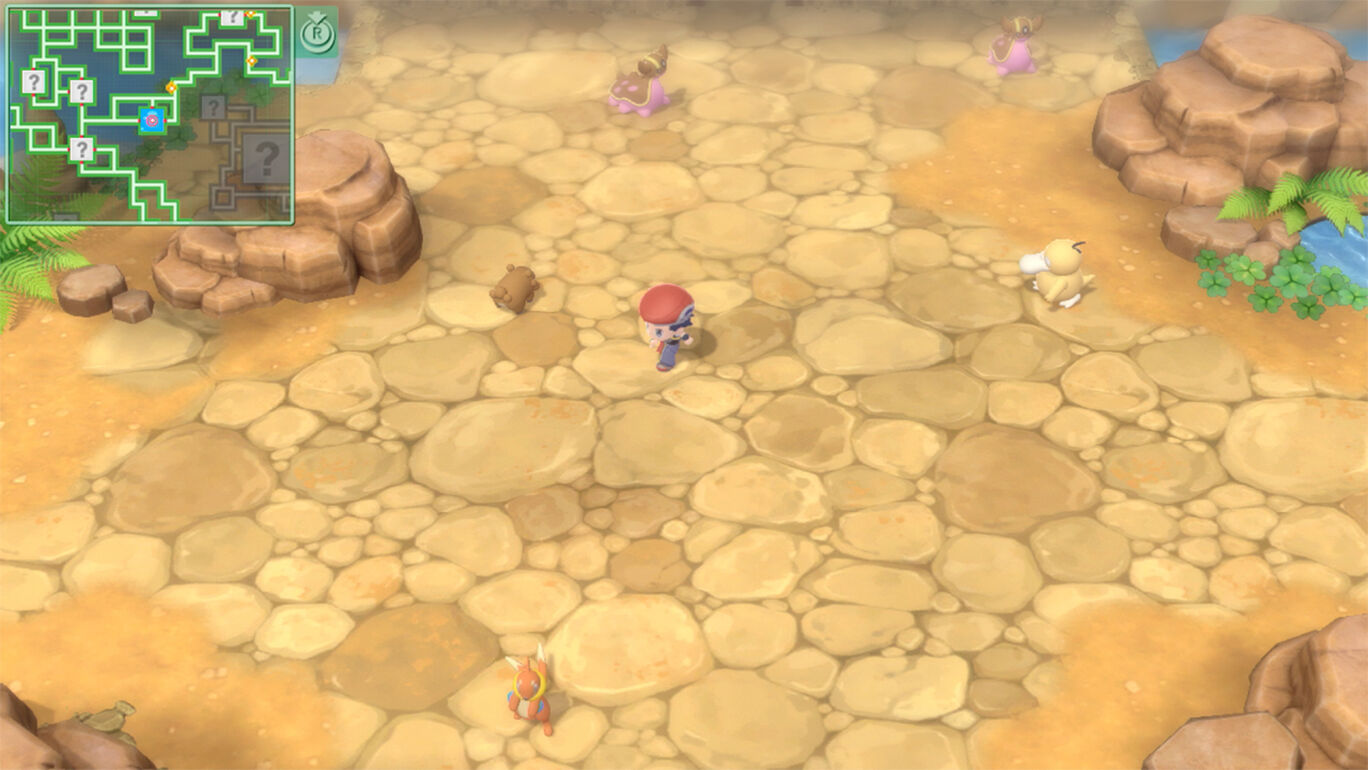The width and height of the screenshot is (1368, 770).
Task: Click the red player position dot inside blue room
Action: 153,120
